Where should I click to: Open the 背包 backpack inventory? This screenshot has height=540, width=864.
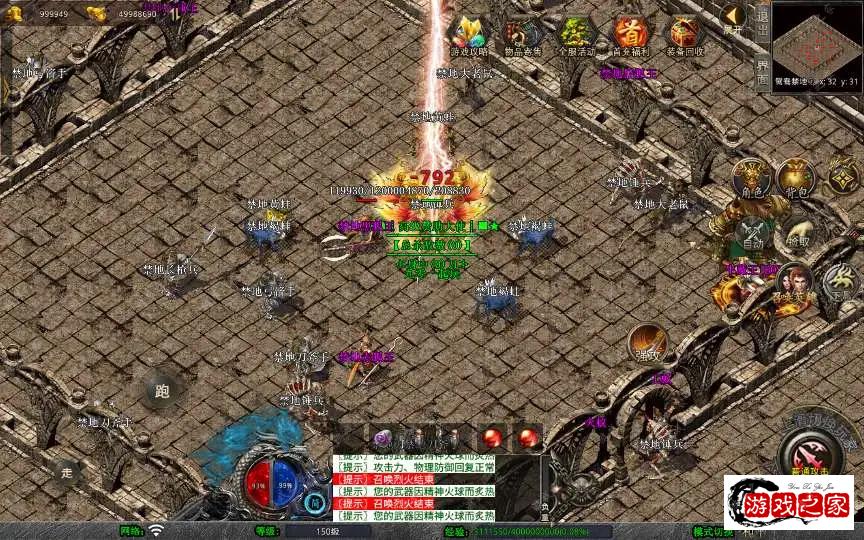(x=796, y=180)
